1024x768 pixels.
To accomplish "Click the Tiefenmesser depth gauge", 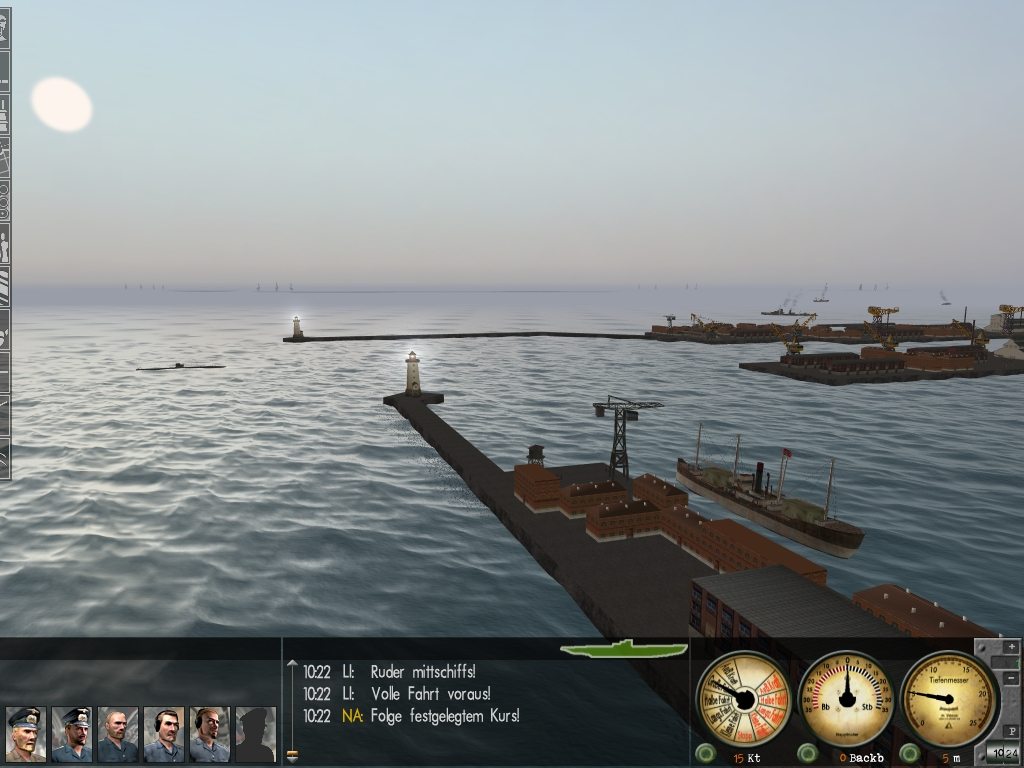I will tap(949, 698).
